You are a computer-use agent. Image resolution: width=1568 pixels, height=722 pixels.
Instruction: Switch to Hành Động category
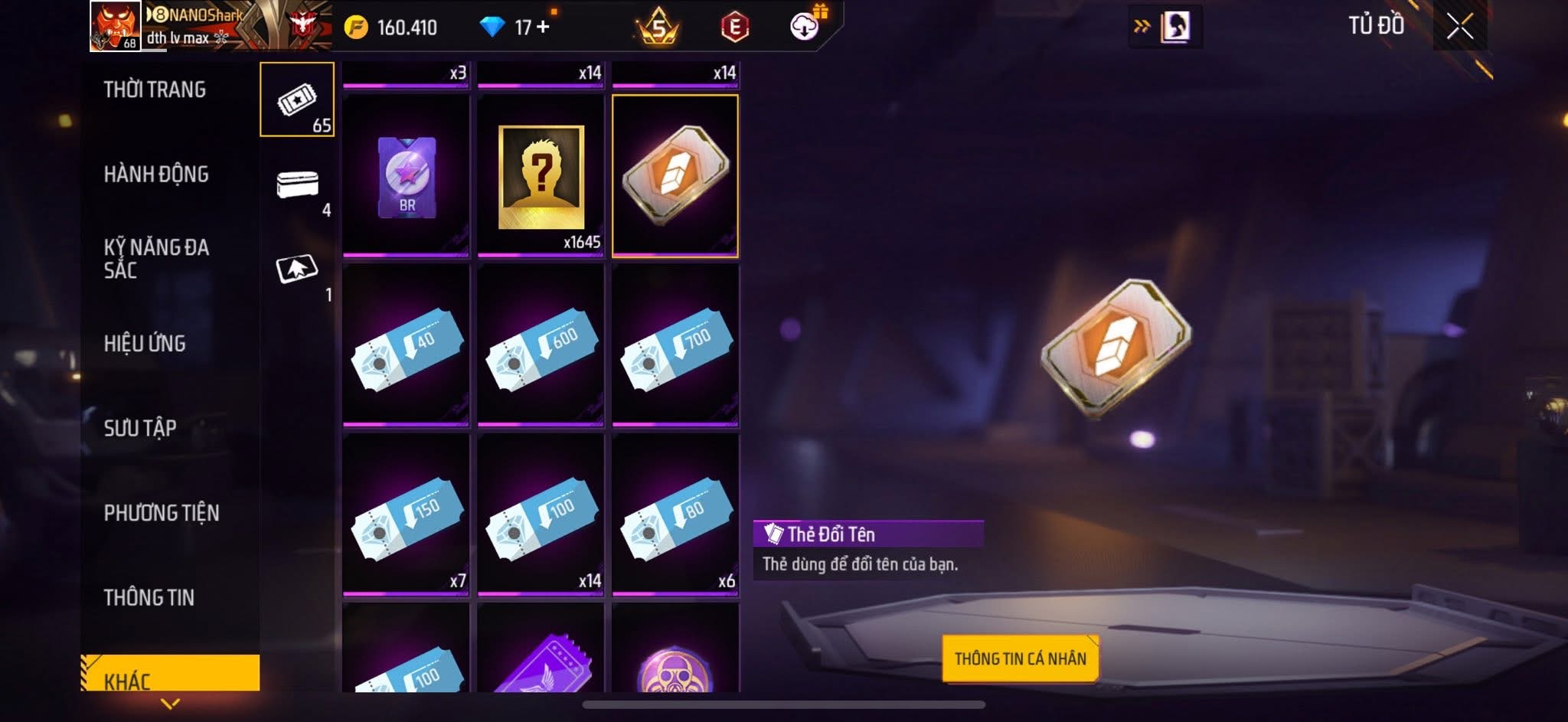(156, 175)
